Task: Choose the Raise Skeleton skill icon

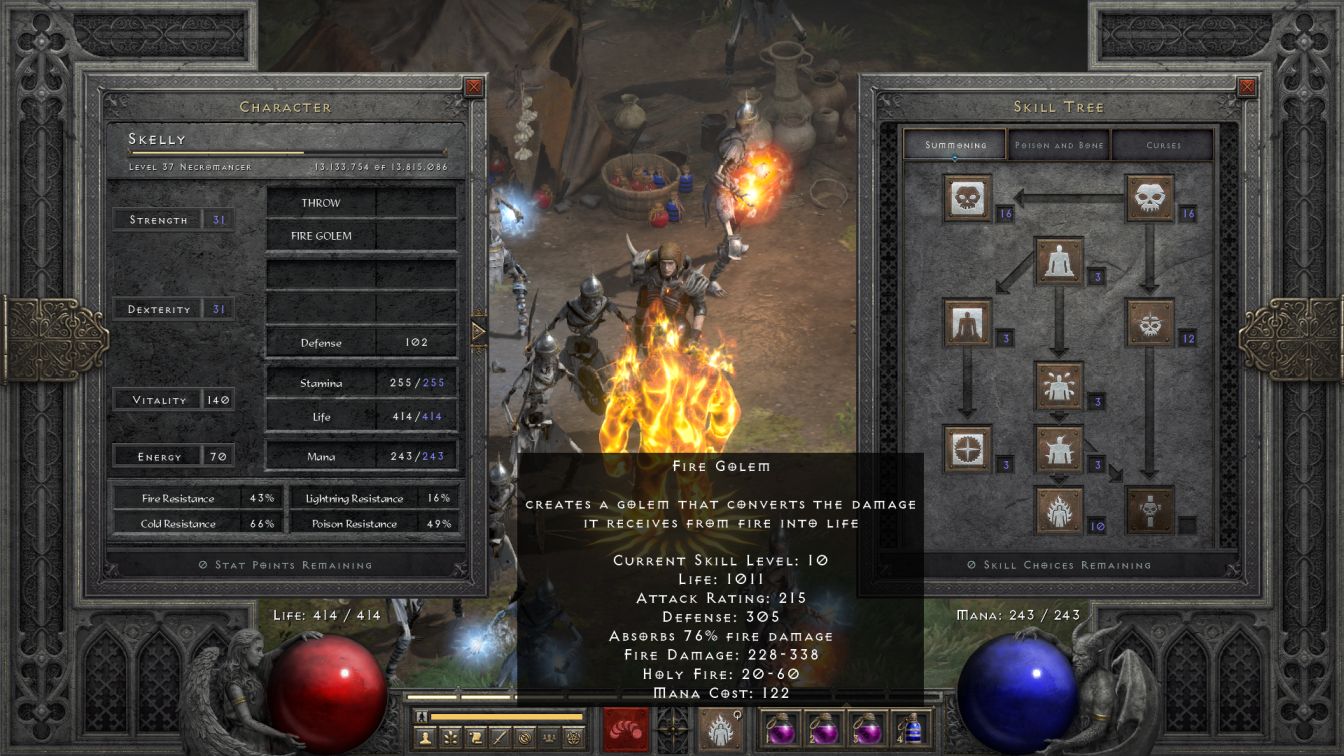Action: (x=1150, y=198)
